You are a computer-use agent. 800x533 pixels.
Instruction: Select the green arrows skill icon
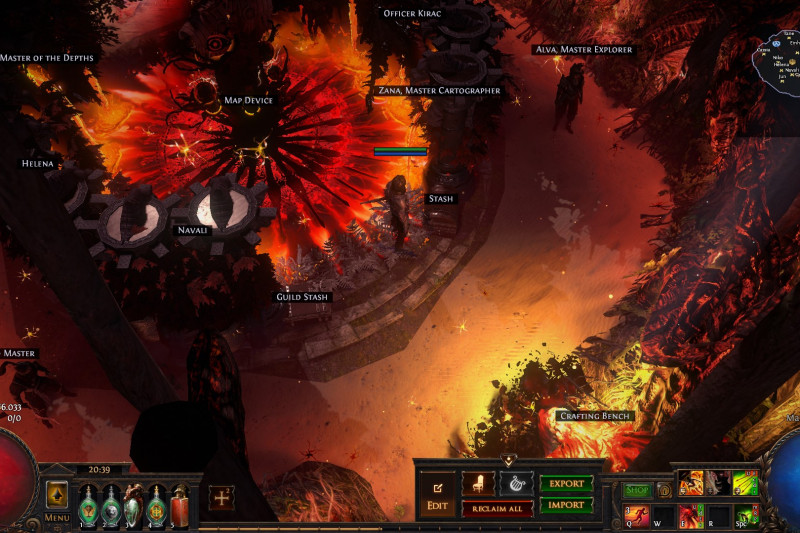746,483
